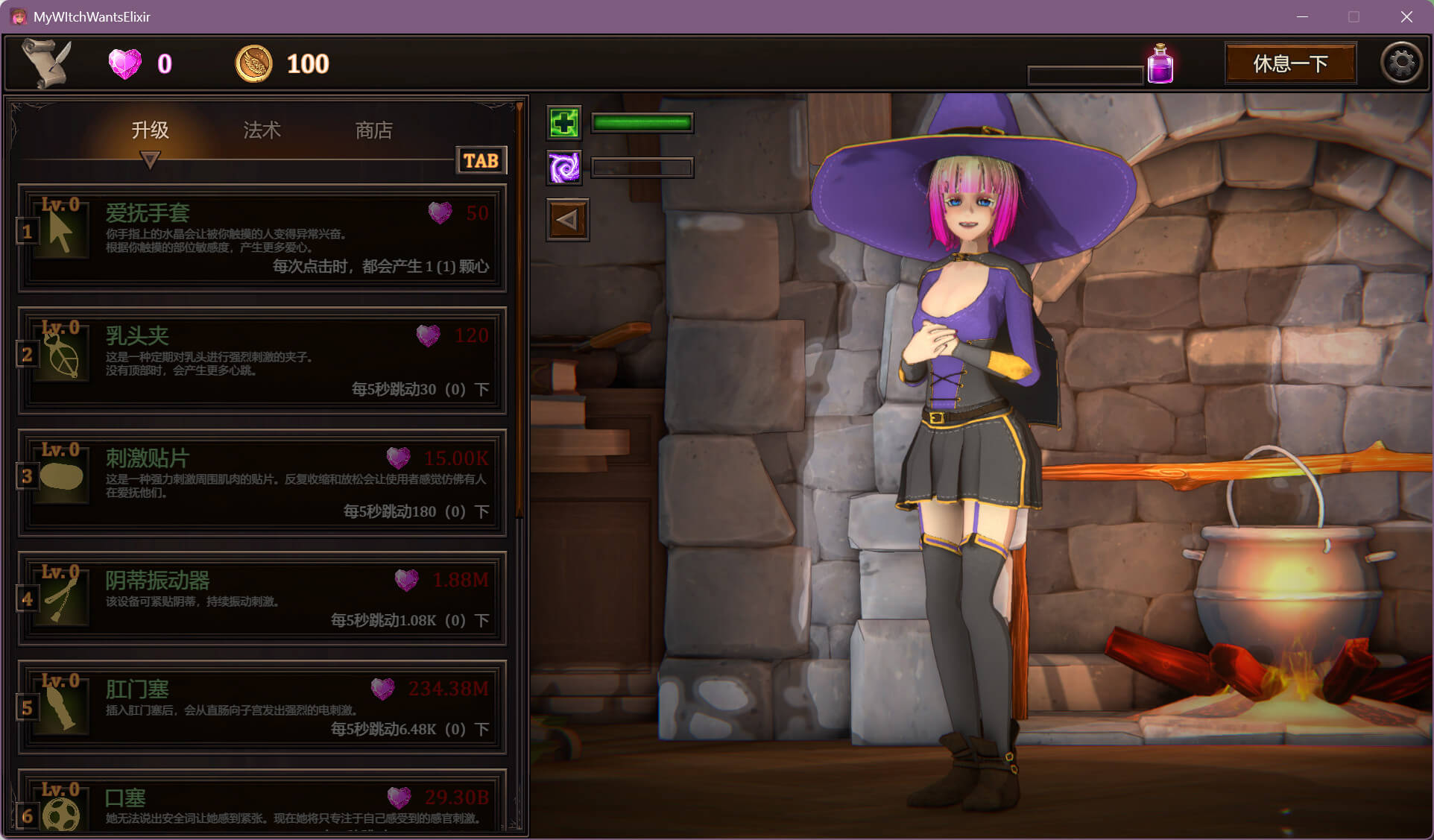Click the 休息一下 rest button
This screenshot has height=840, width=1434.
tap(1290, 64)
